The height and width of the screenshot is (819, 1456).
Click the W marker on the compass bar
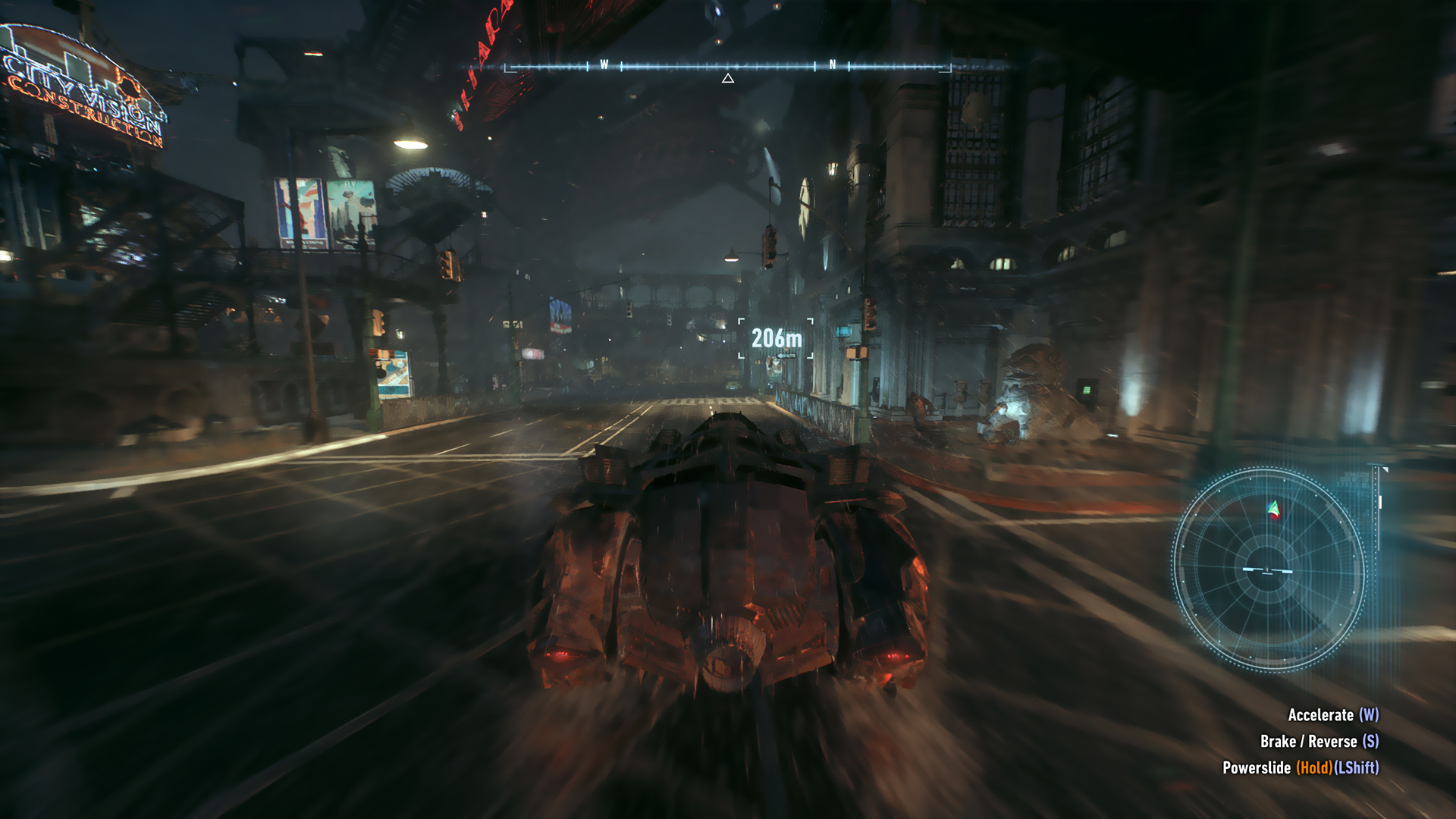pos(604,64)
